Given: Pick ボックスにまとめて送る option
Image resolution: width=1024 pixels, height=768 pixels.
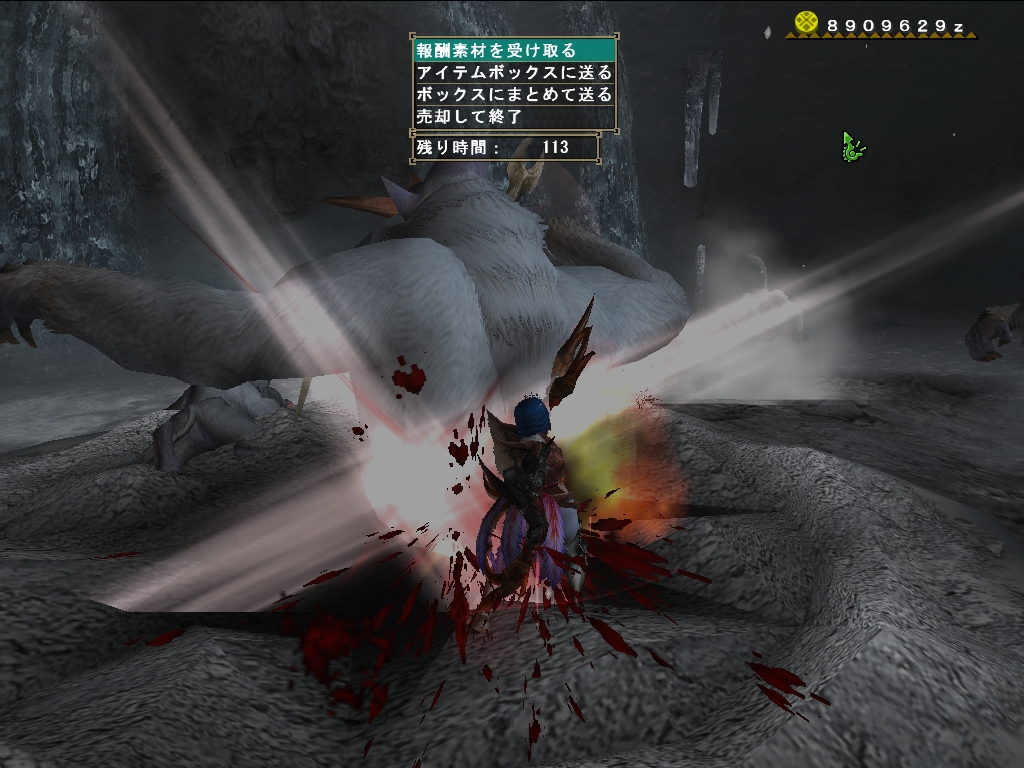Looking at the screenshot, I should pos(513,94).
